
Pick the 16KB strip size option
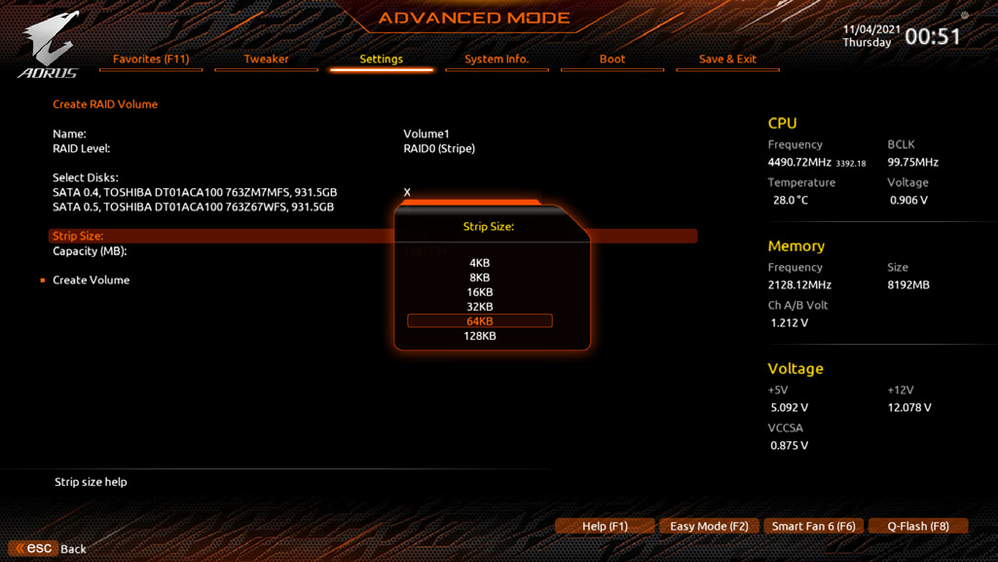(480, 292)
